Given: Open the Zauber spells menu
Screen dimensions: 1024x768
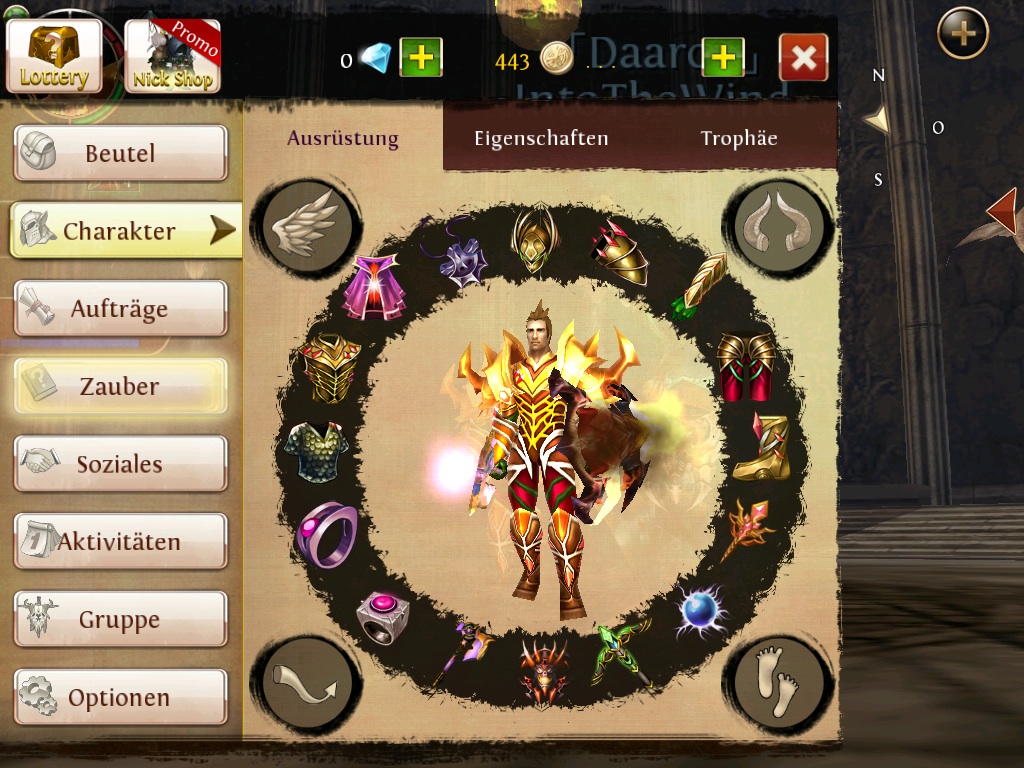Looking at the screenshot, I should click(120, 386).
